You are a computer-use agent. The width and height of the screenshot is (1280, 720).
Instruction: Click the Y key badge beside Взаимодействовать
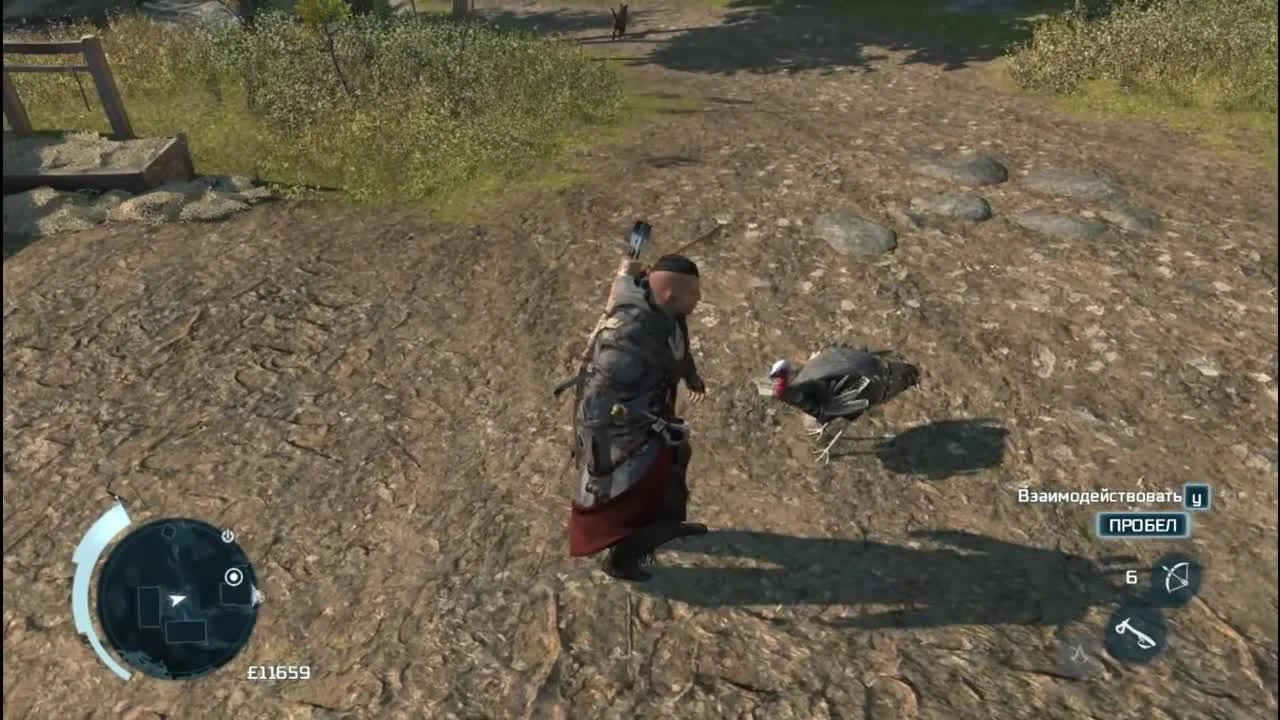click(1197, 497)
